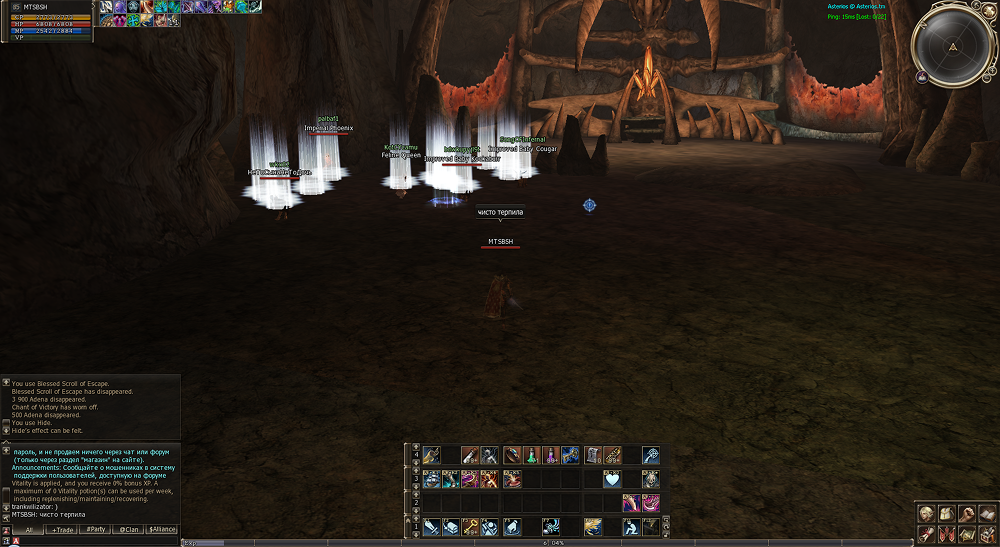
Task: Open the +Trade chat tab
Action: (x=62, y=529)
